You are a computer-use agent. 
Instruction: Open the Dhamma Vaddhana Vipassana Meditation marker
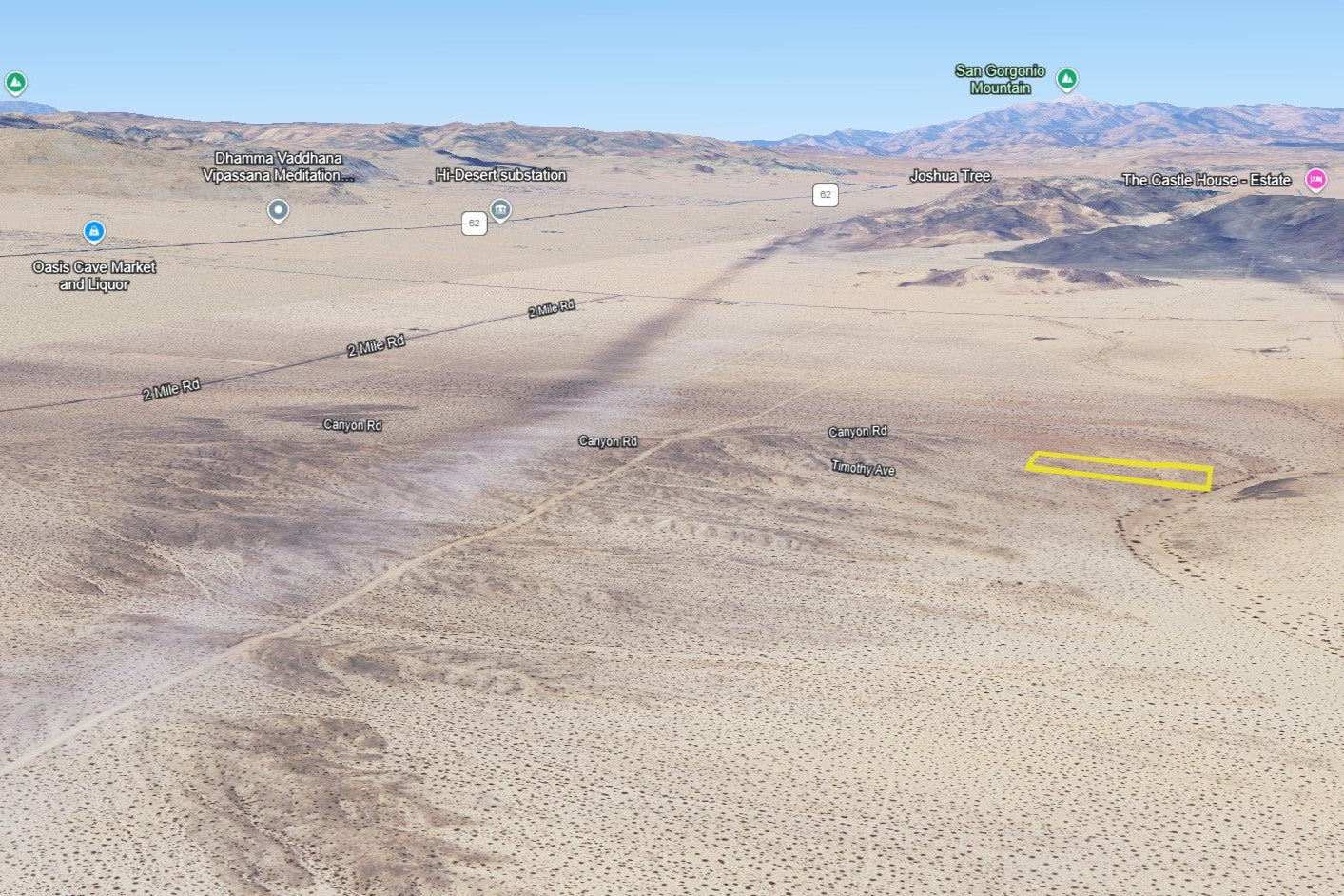278,209
